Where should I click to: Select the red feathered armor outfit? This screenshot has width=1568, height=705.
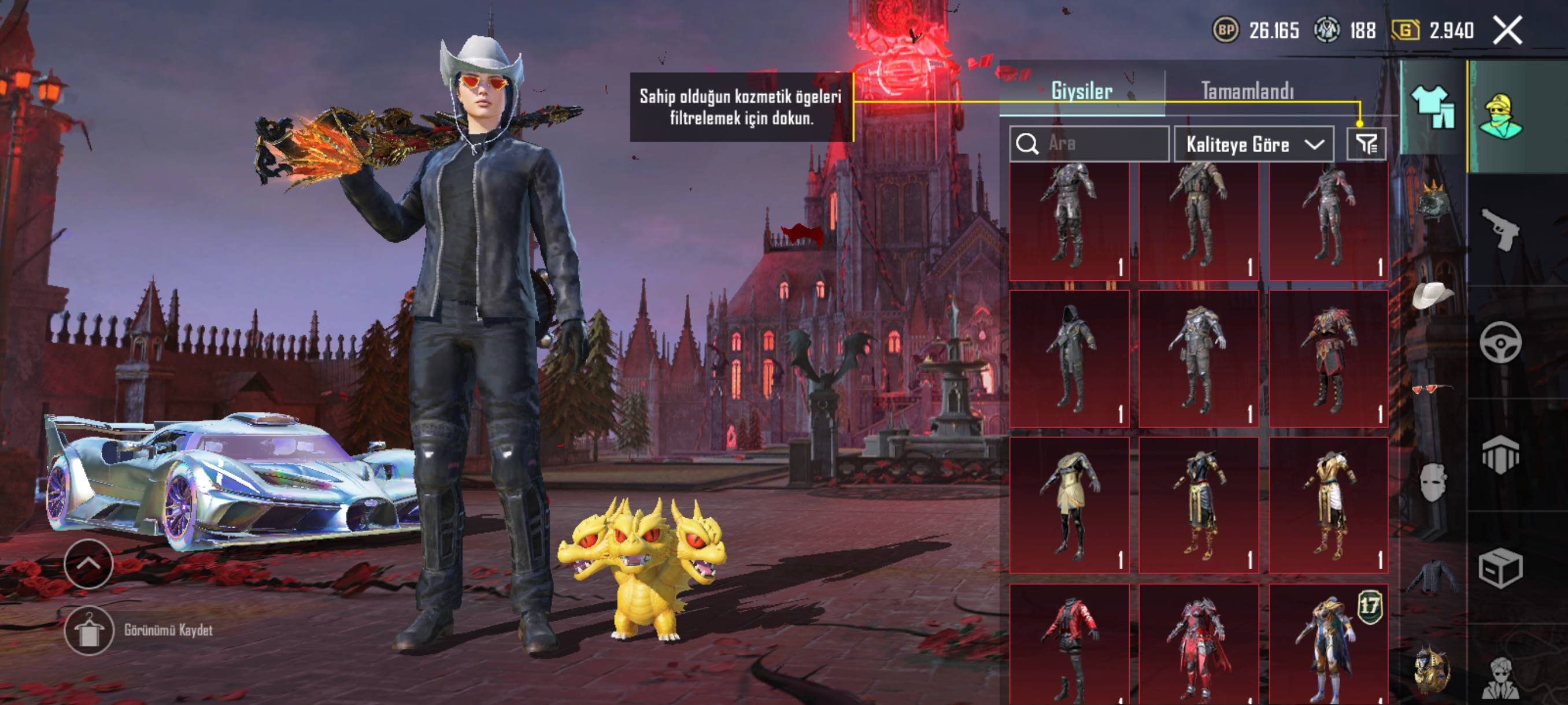pos(1329,359)
